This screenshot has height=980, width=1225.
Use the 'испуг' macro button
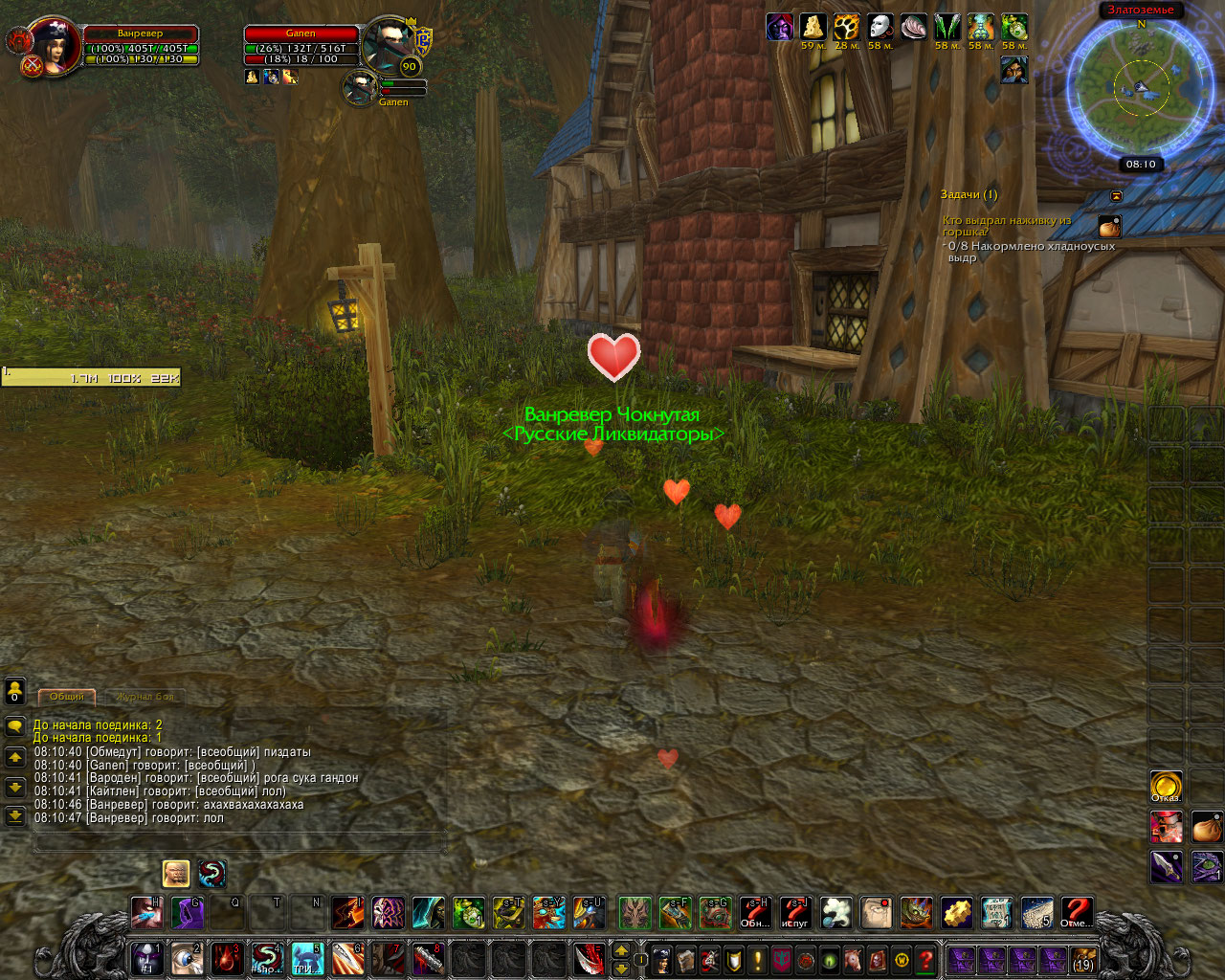[x=795, y=913]
